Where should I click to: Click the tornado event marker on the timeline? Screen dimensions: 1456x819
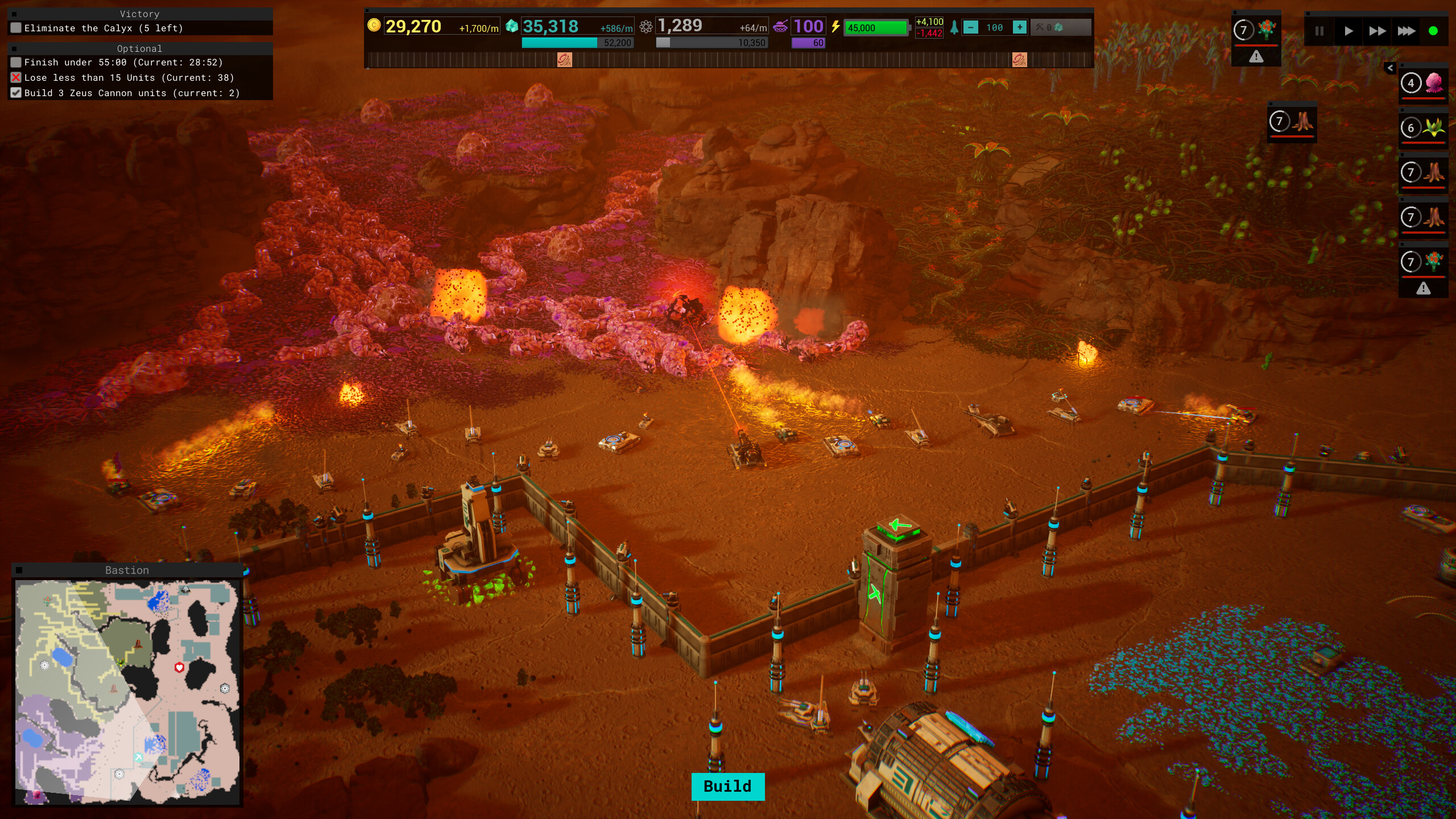(x=565, y=59)
